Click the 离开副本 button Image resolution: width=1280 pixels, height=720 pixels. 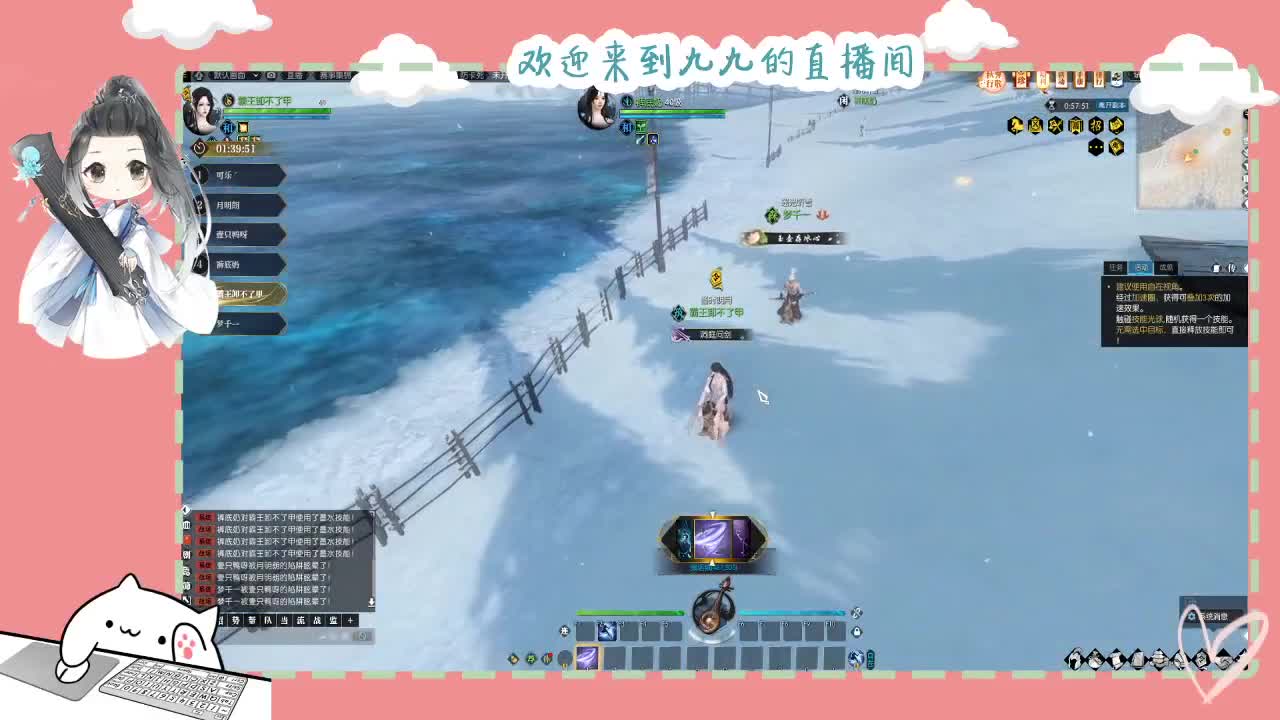point(1112,105)
